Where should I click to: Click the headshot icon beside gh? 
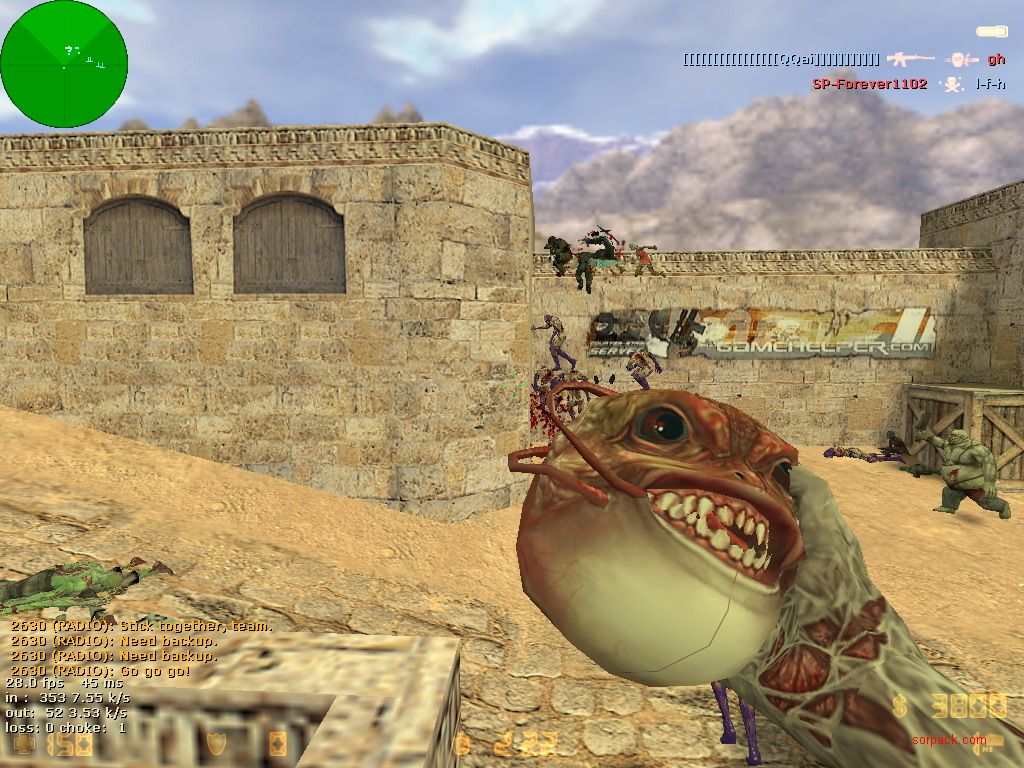tap(961, 60)
